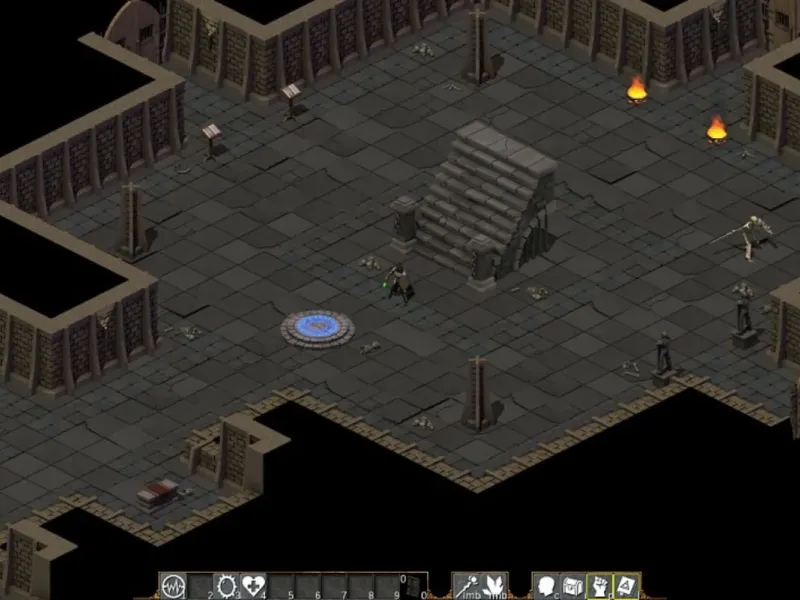800x600 pixels.
Task: Use the spiked ring ability in slot 3
Action: pyautogui.click(x=226, y=586)
